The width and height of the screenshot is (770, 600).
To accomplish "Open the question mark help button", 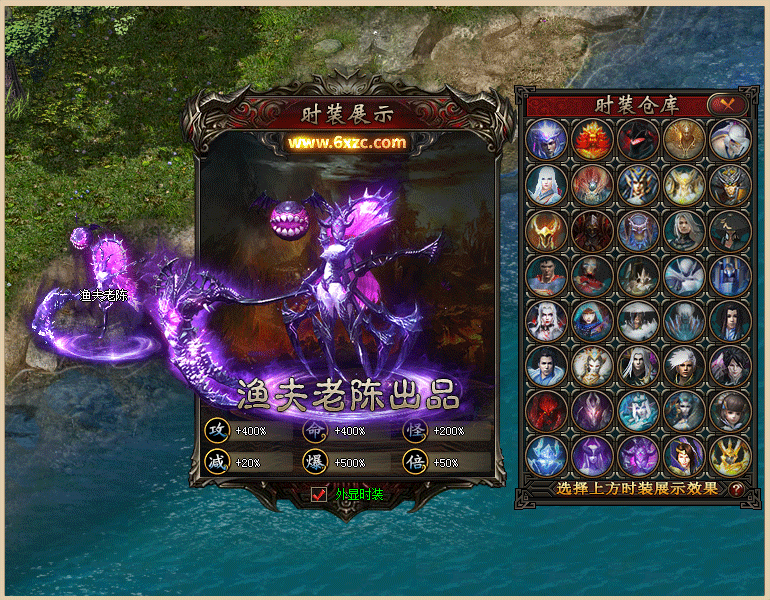I will click(x=737, y=490).
